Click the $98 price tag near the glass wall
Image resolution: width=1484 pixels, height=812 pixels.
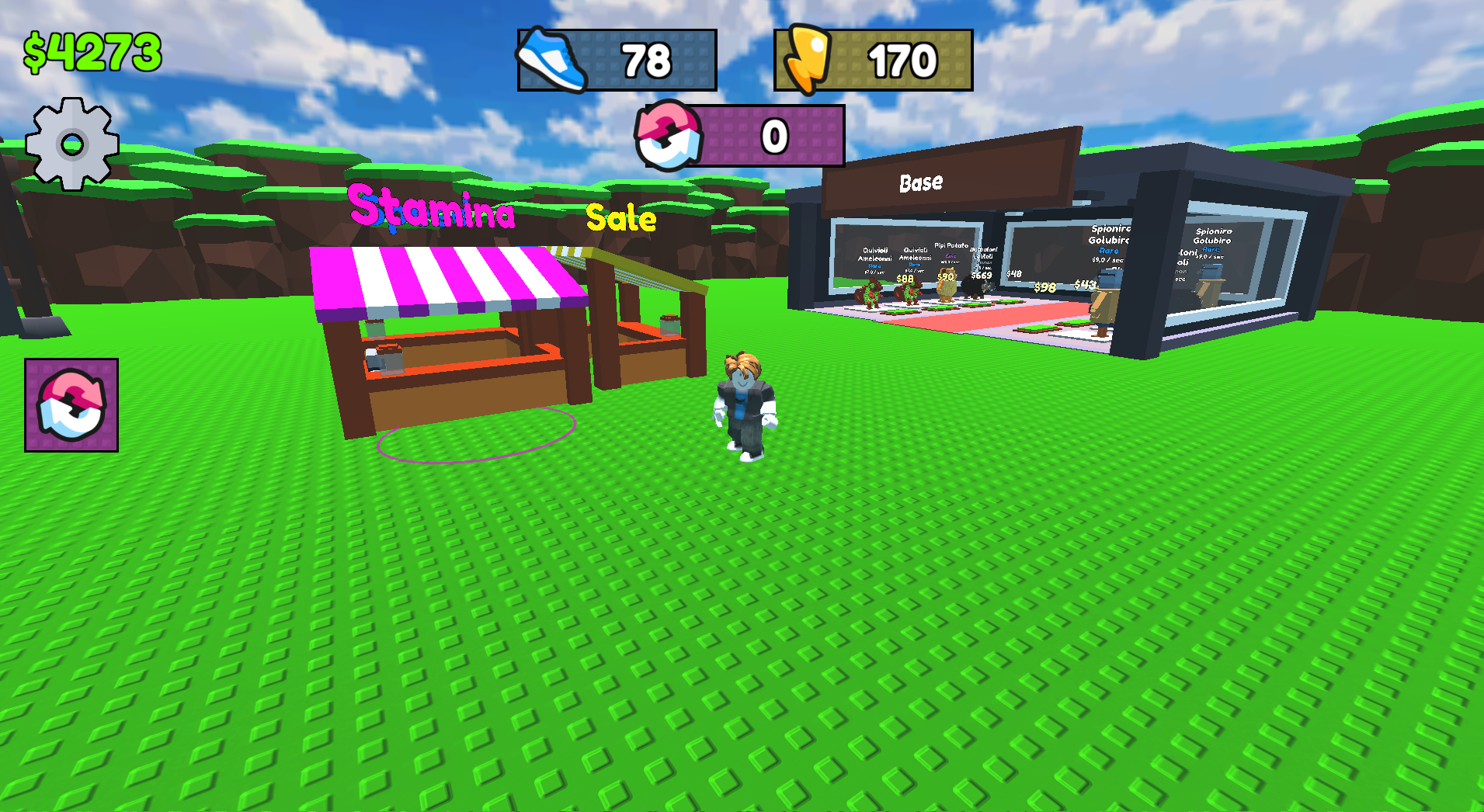tap(1044, 288)
